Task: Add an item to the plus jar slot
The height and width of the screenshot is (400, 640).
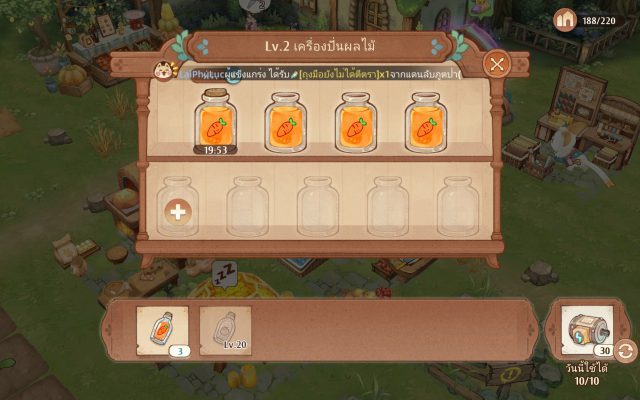Action: click(x=178, y=211)
